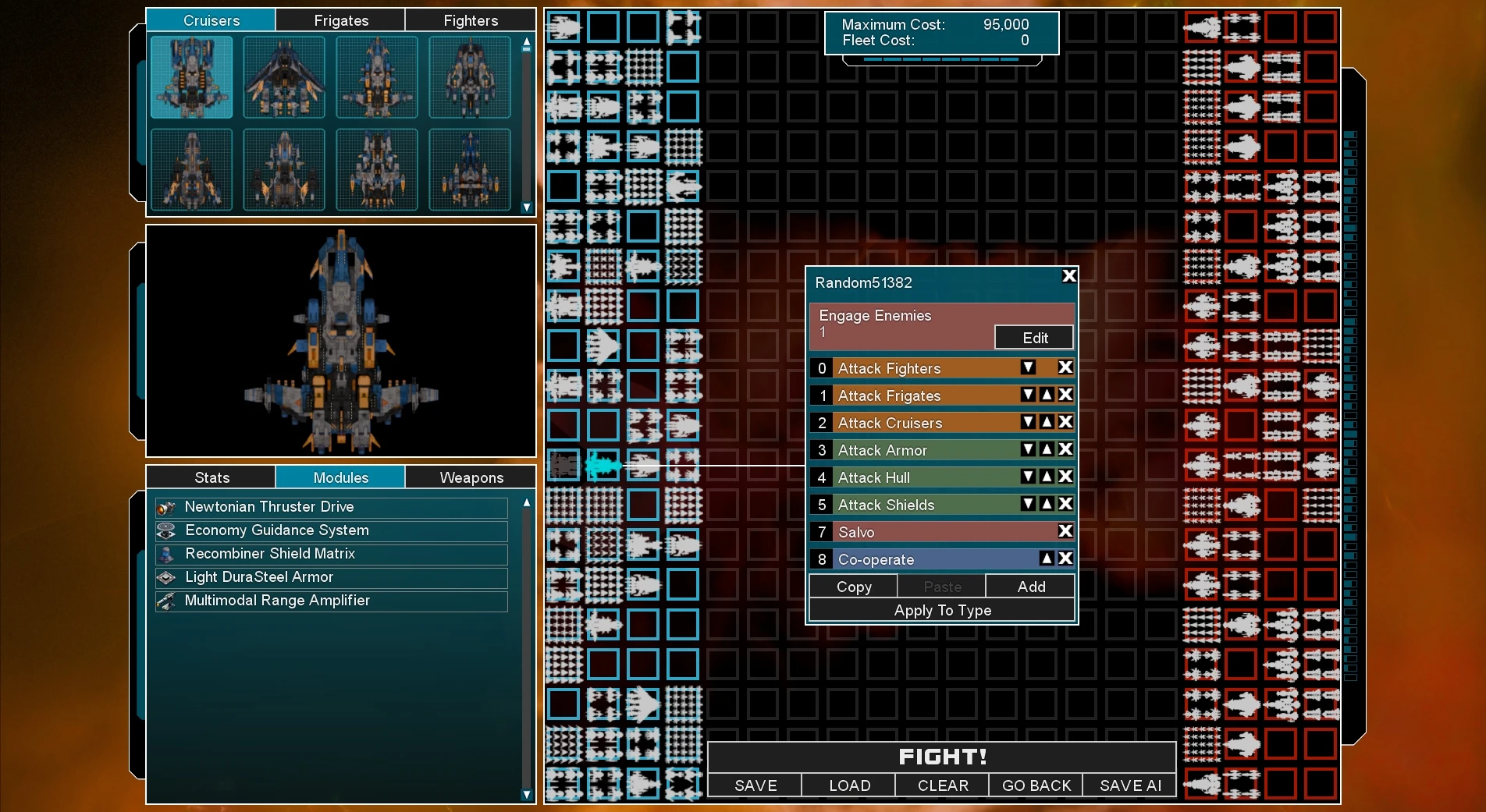Move the Attack Fighters order down
The image size is (1486, 812).
tap(1029, 367)
